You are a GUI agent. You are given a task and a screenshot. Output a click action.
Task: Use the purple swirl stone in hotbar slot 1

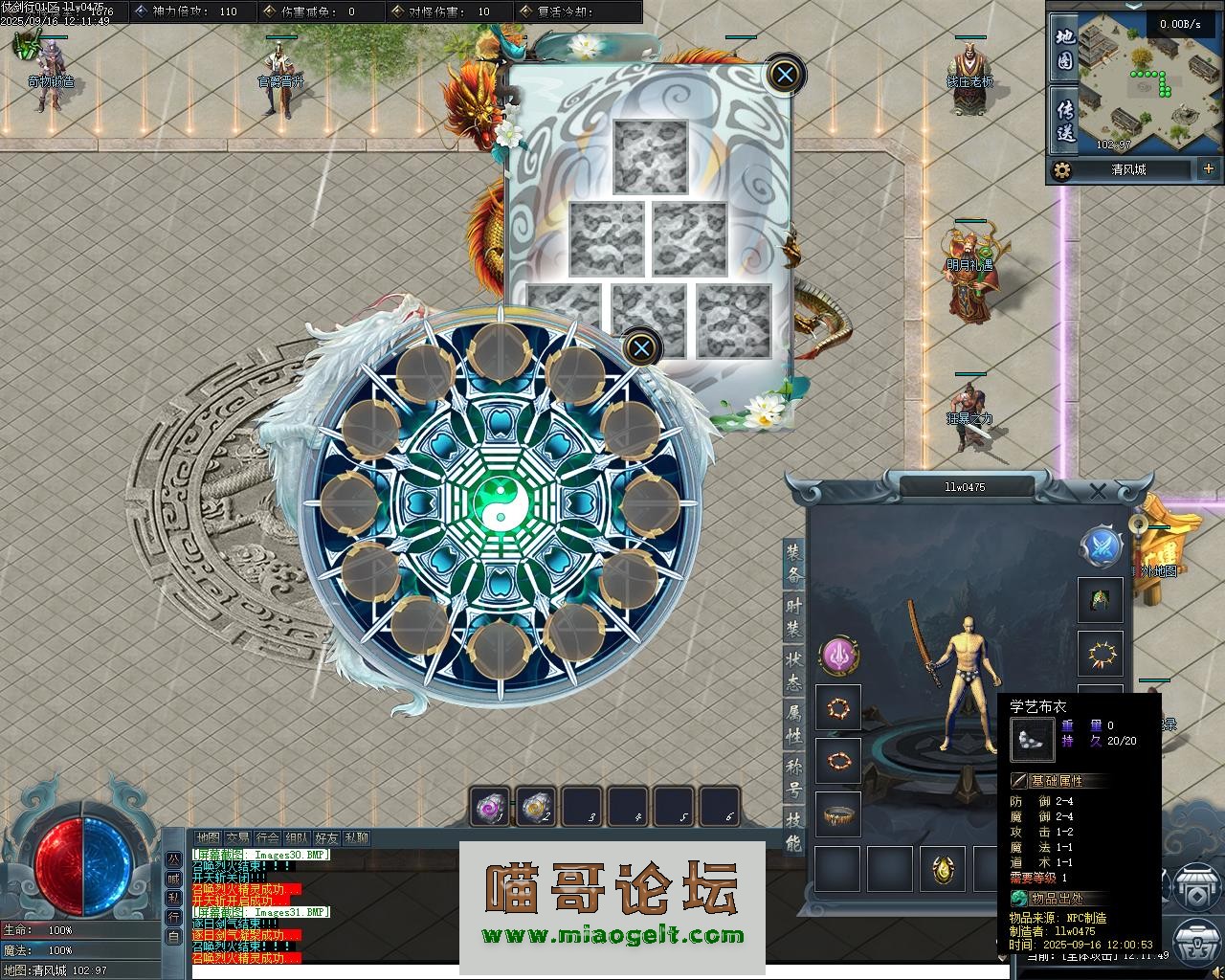pyautogui.click(x=491, y=806)
